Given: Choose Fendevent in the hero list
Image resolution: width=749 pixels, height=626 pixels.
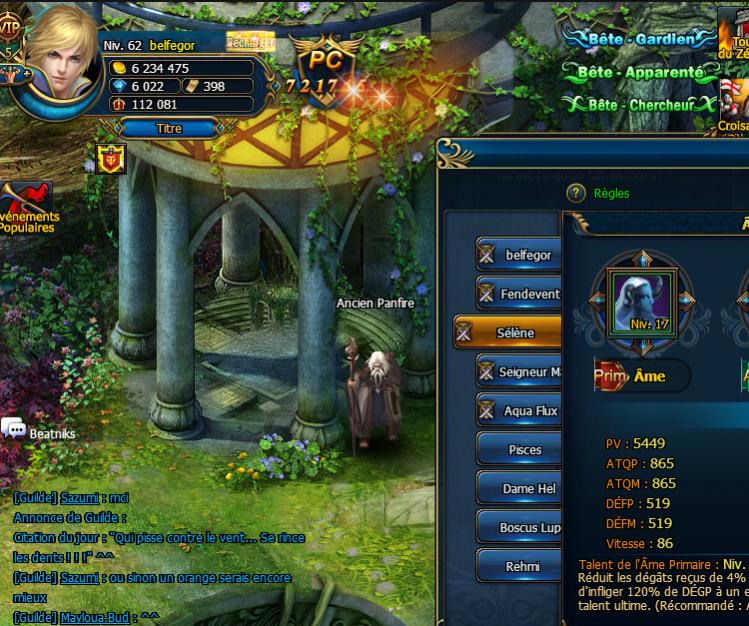Looking at the screenshot, I should pos(518,294).
